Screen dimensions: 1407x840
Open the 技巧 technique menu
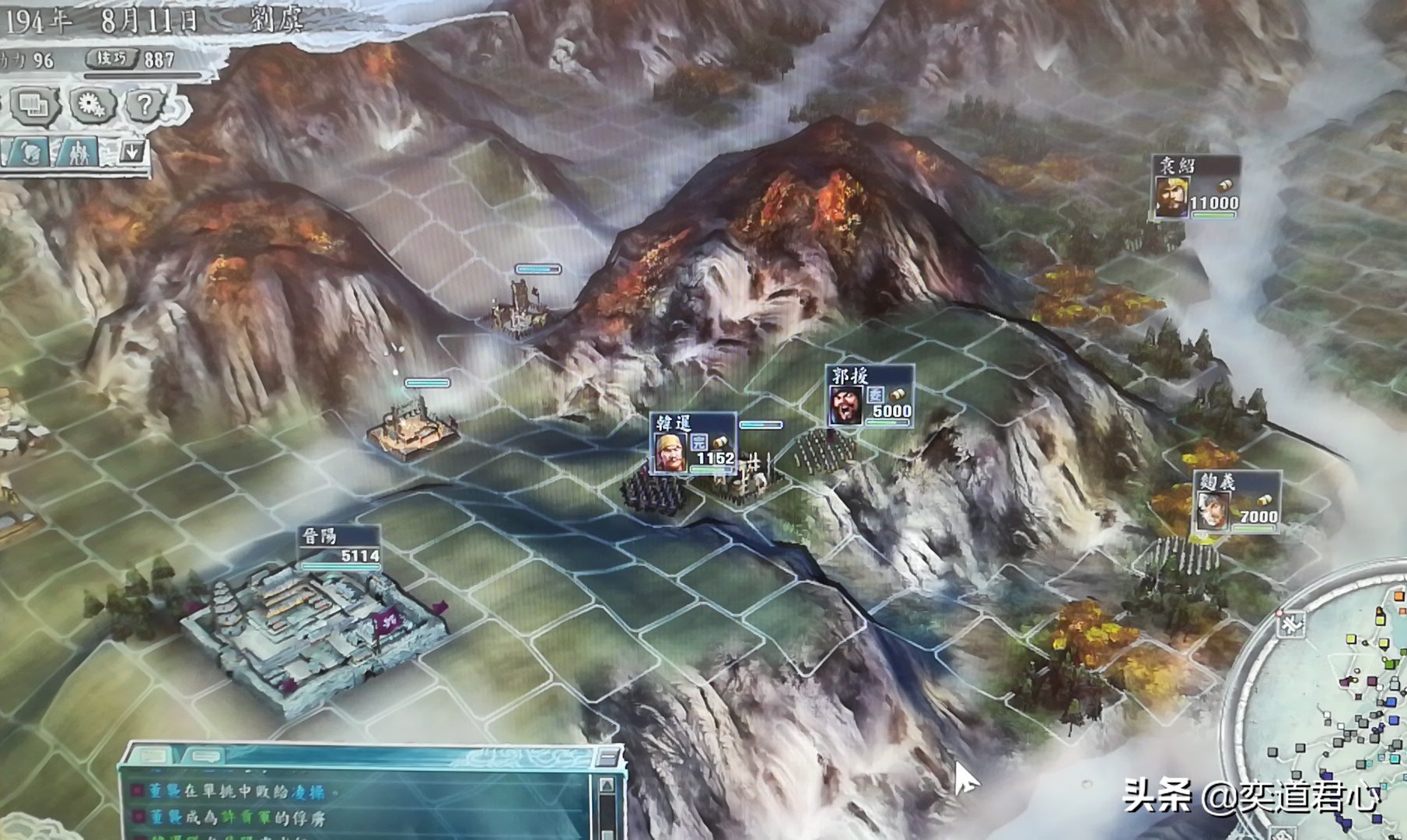(112, 59)
